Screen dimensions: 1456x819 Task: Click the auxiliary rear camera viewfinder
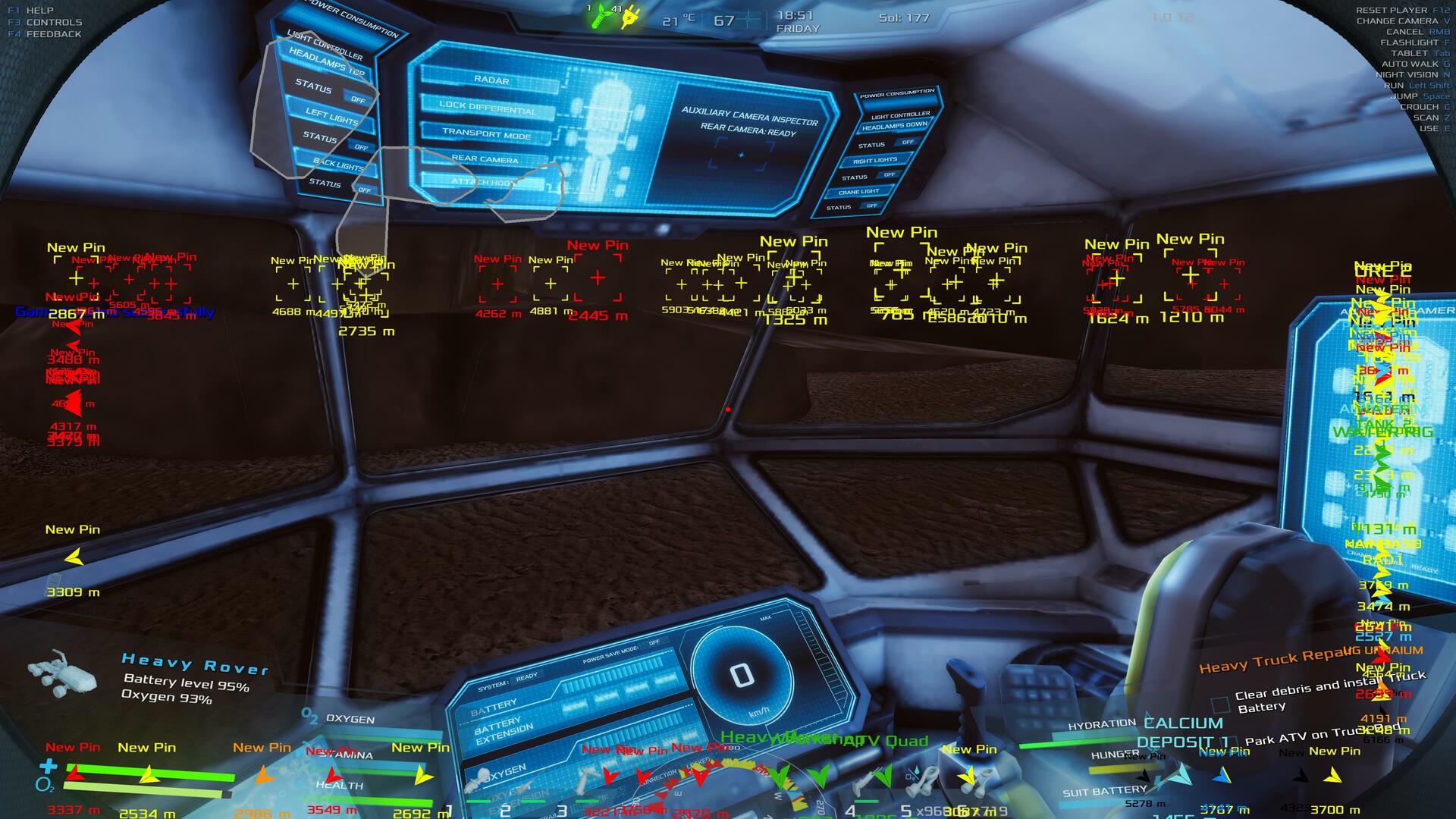point(741,155)
